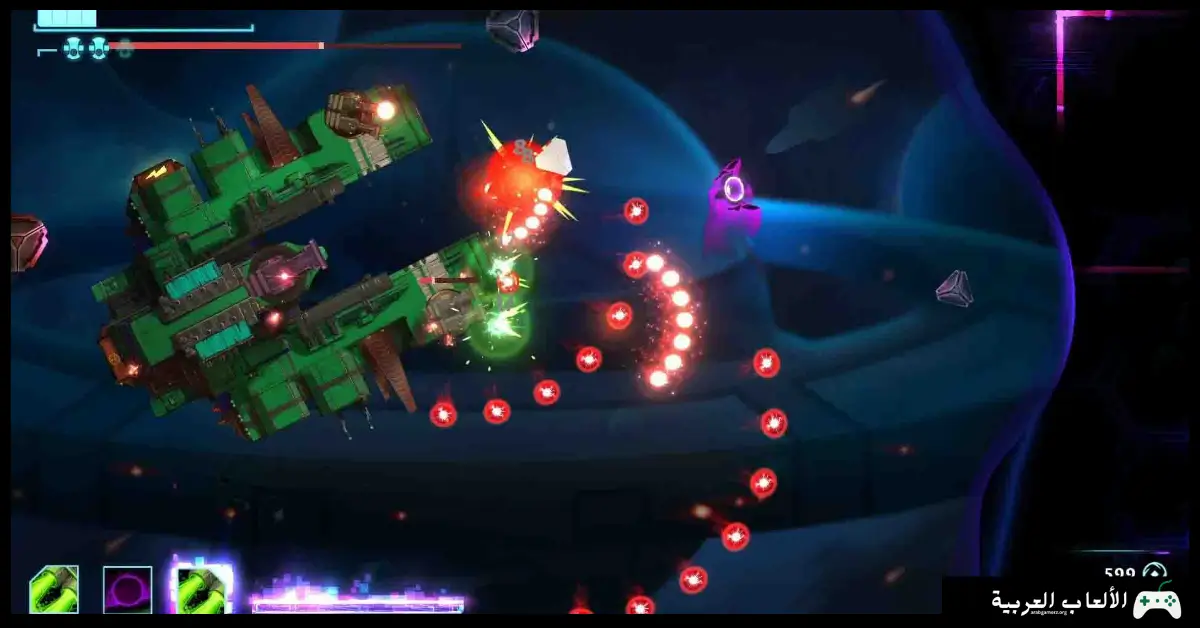This screenshot has width=1200, height=628.
Task: Select the glowing highlighted green cannon weapon
Action: pos(203,588)
